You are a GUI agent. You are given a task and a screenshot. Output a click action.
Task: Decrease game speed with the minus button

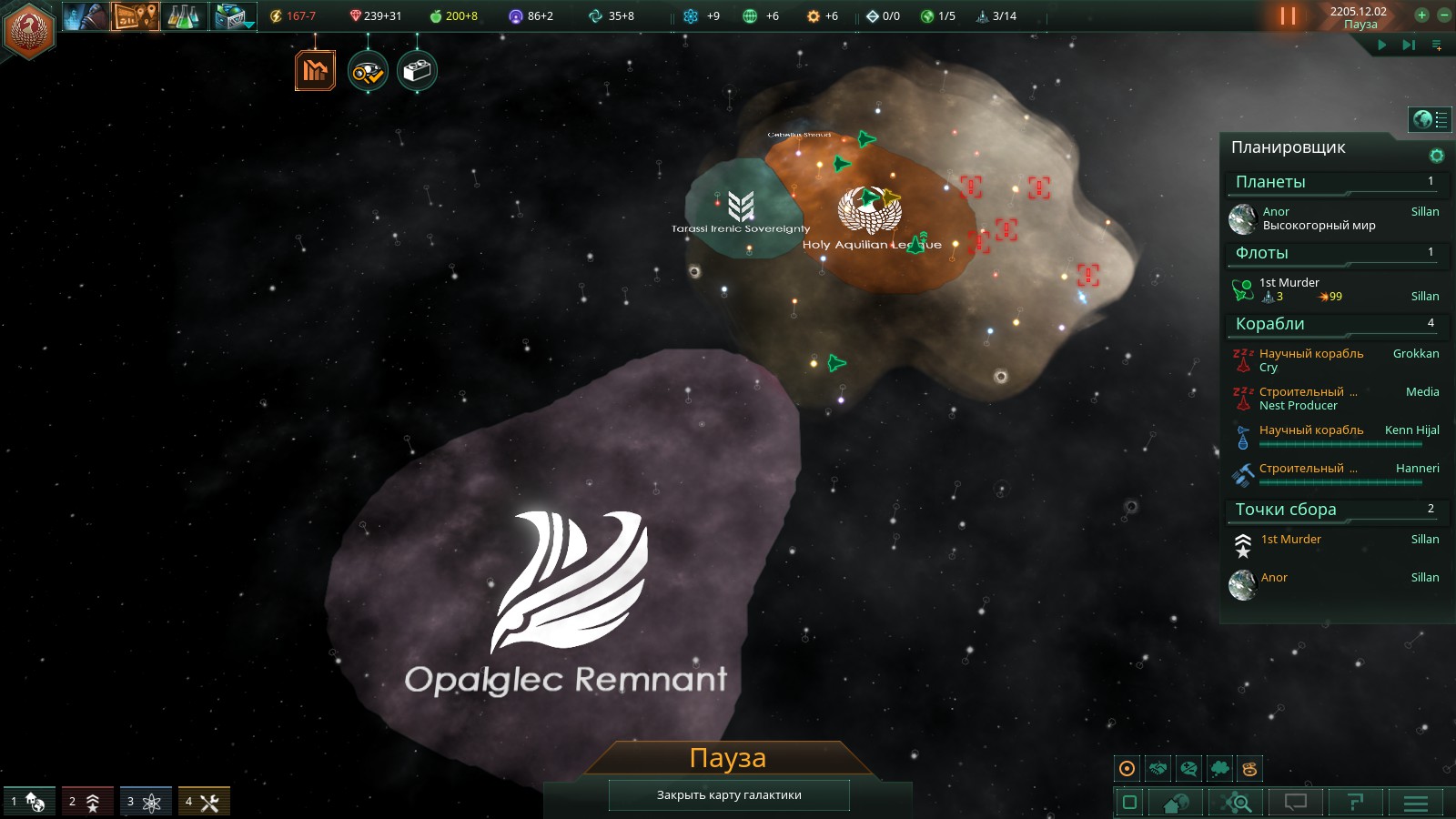click(x=1444, y=15)
